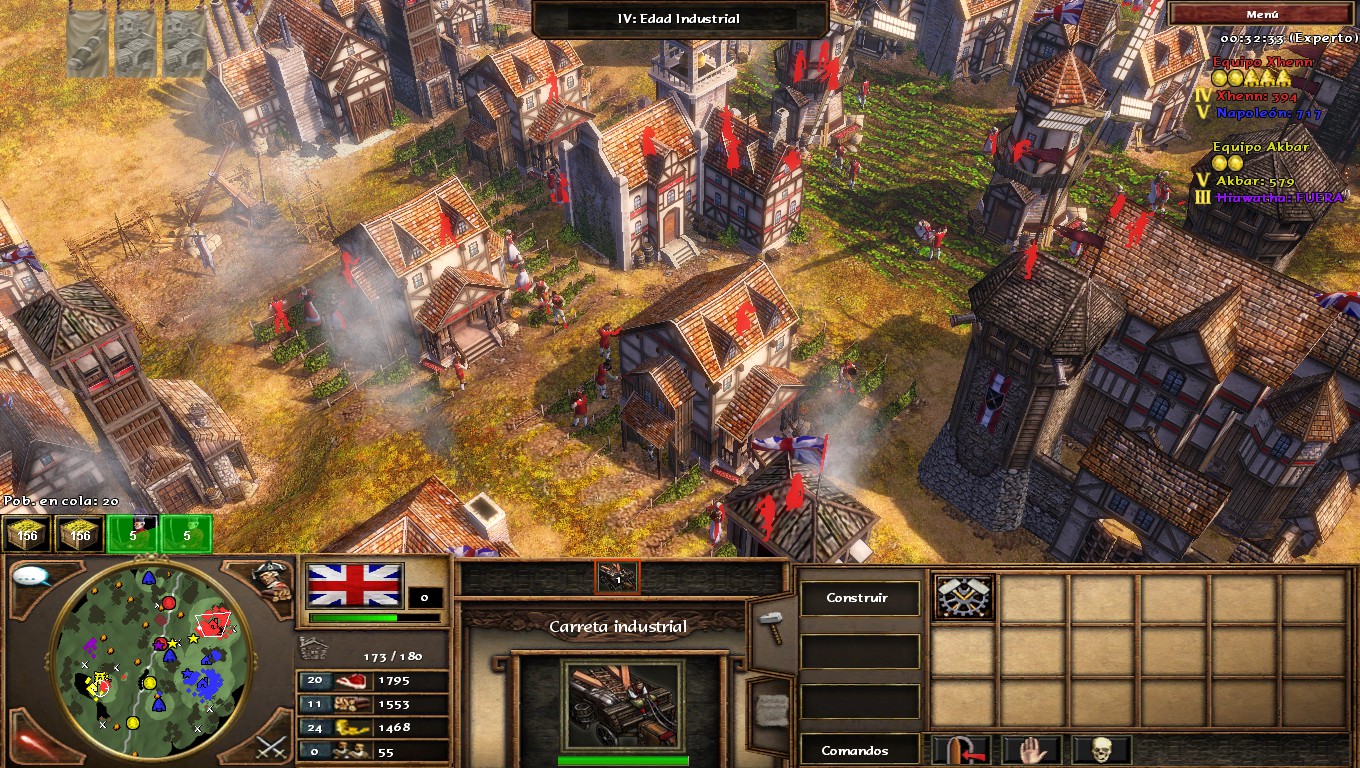Open the chat speech bubble
This screenshot has height=768, width=1360.
click(33, 577)
